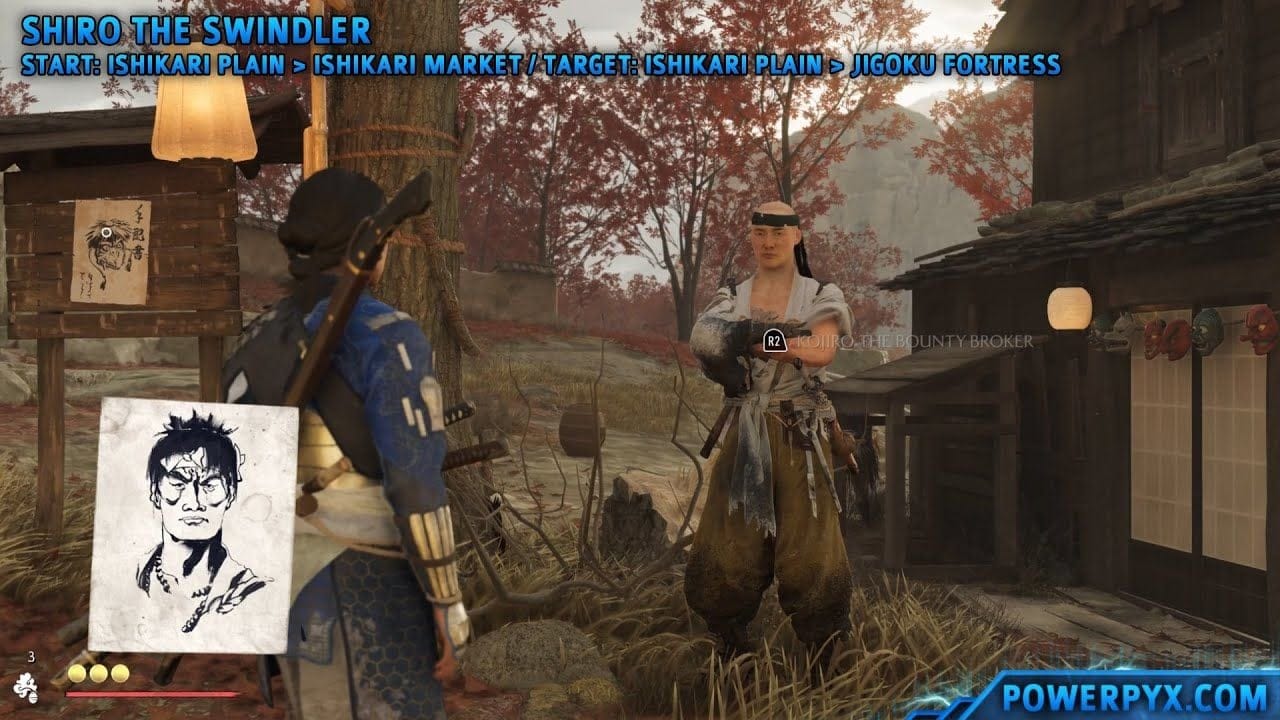Screen dimensions: 1280x720
Task: Toggle the ammo counter showing 3
Action: [31, 657]
